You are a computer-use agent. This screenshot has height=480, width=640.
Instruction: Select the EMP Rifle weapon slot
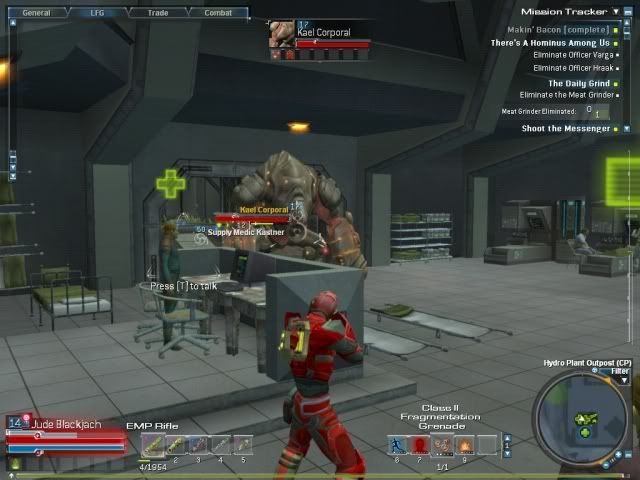click(x=153, y=445)
